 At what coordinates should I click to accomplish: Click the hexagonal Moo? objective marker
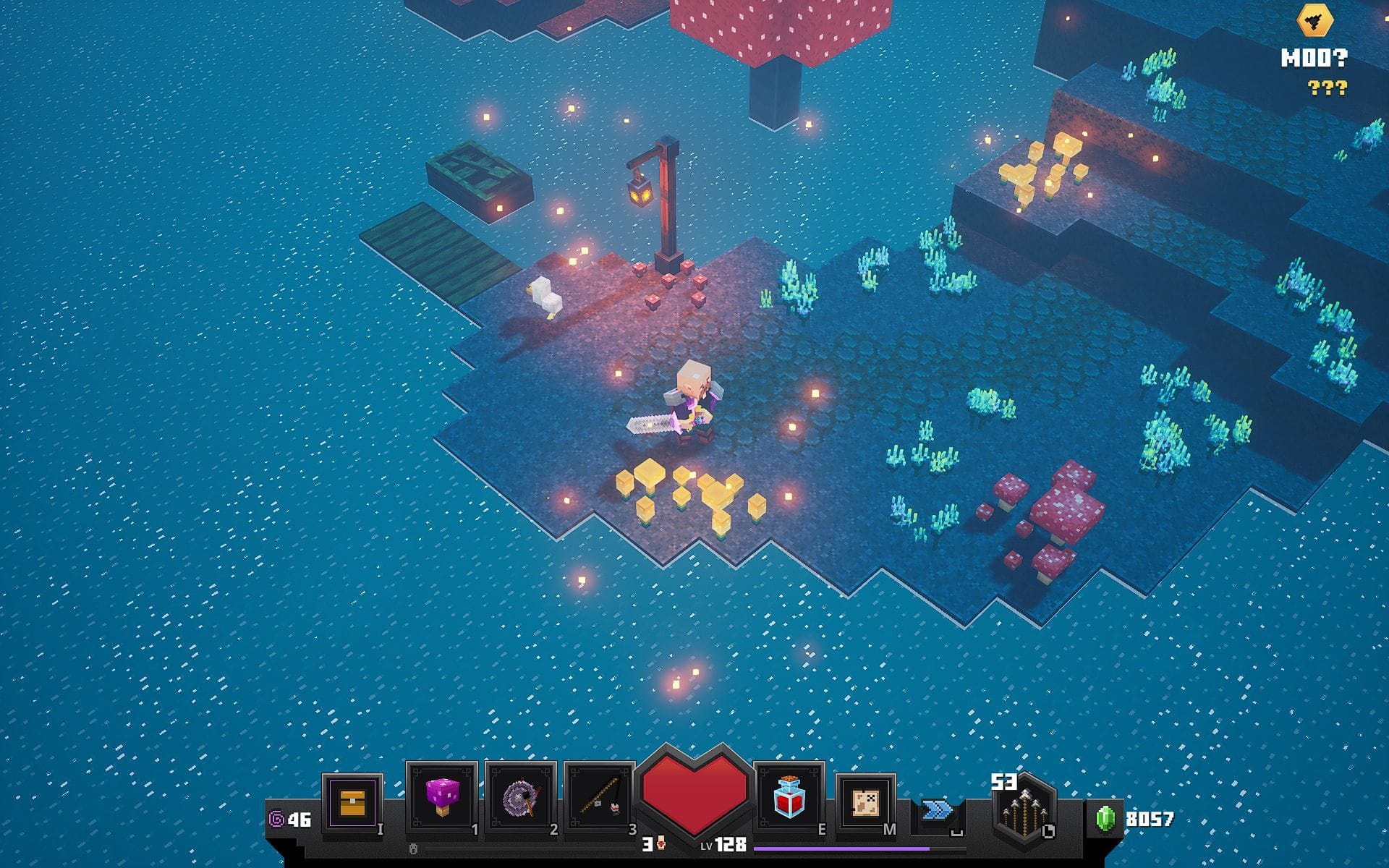(x=1314, y=21)
